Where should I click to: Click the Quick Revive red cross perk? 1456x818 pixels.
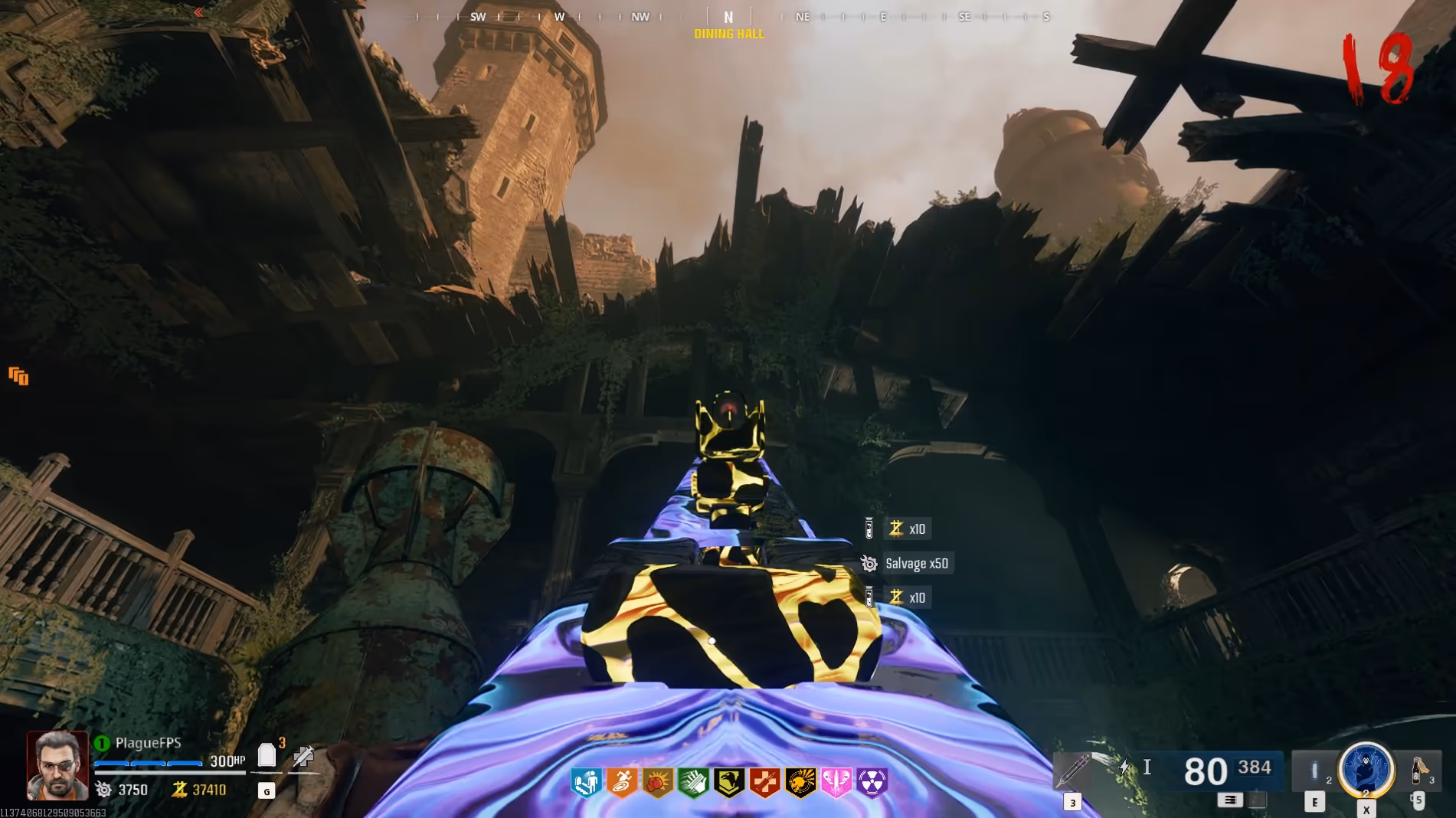tap(764, 783)
